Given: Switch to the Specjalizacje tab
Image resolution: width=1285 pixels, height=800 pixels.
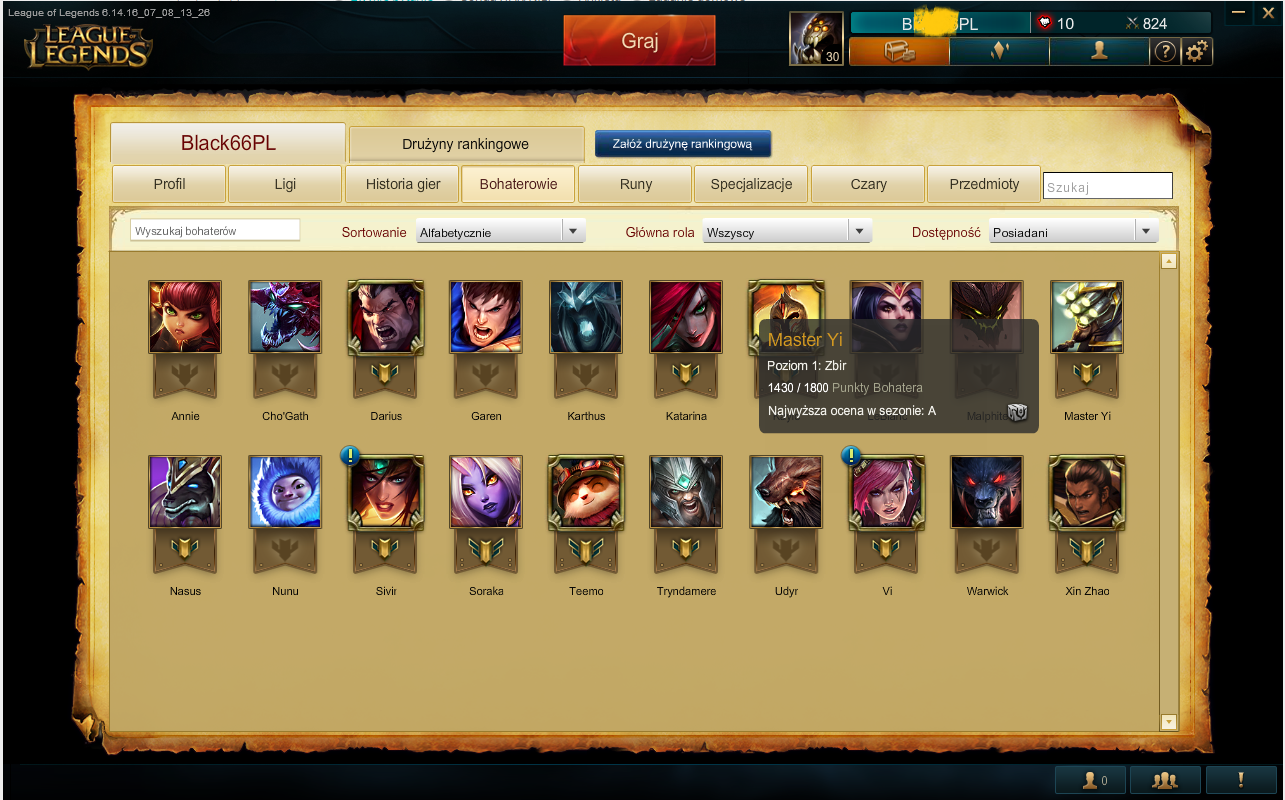Looking at the screenshot, I should pyautogui.click(x=751, y=184).
